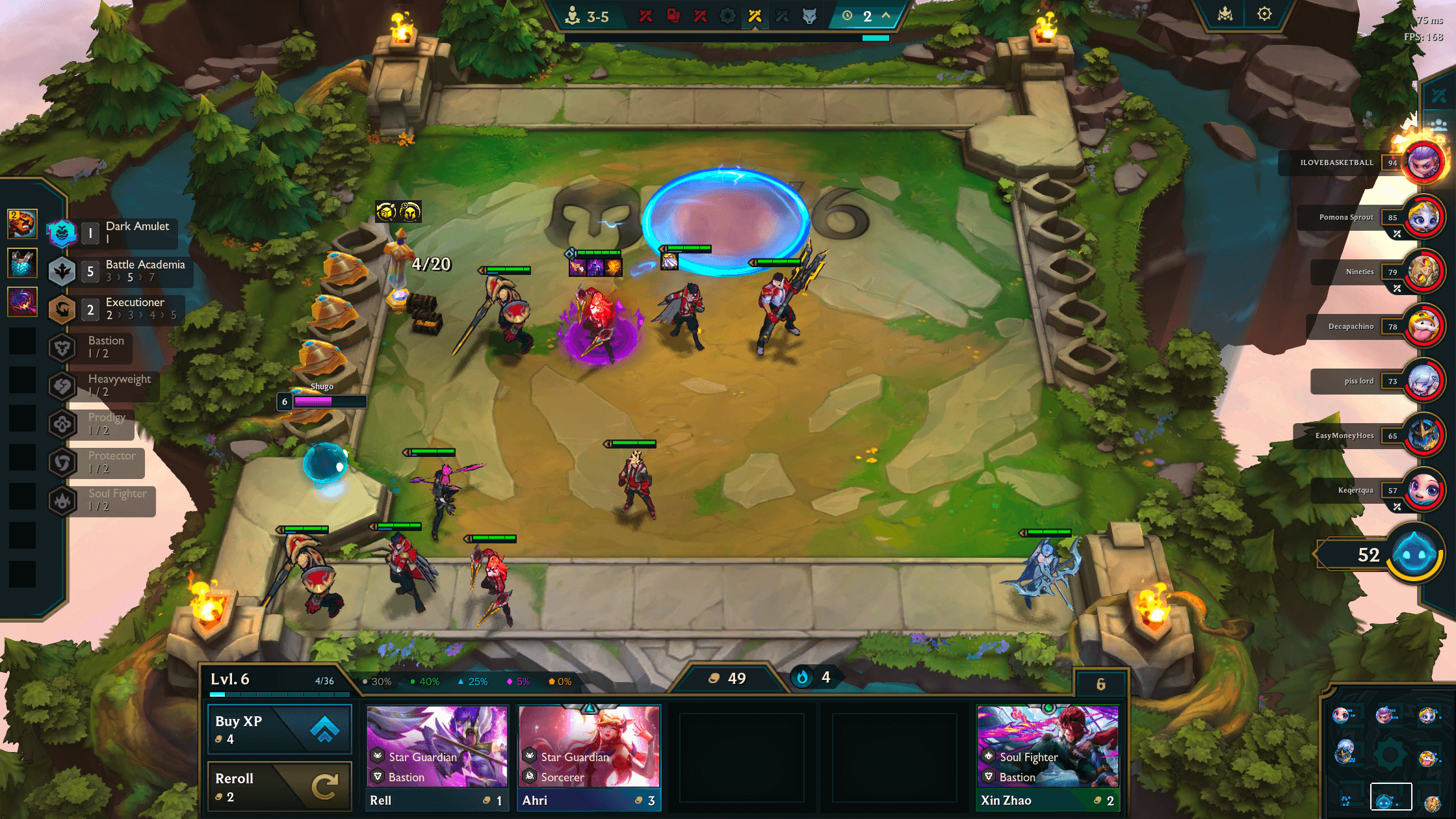1456x819 pixels.
Task: Click the Reroll button
Action: tap(279, 785)
